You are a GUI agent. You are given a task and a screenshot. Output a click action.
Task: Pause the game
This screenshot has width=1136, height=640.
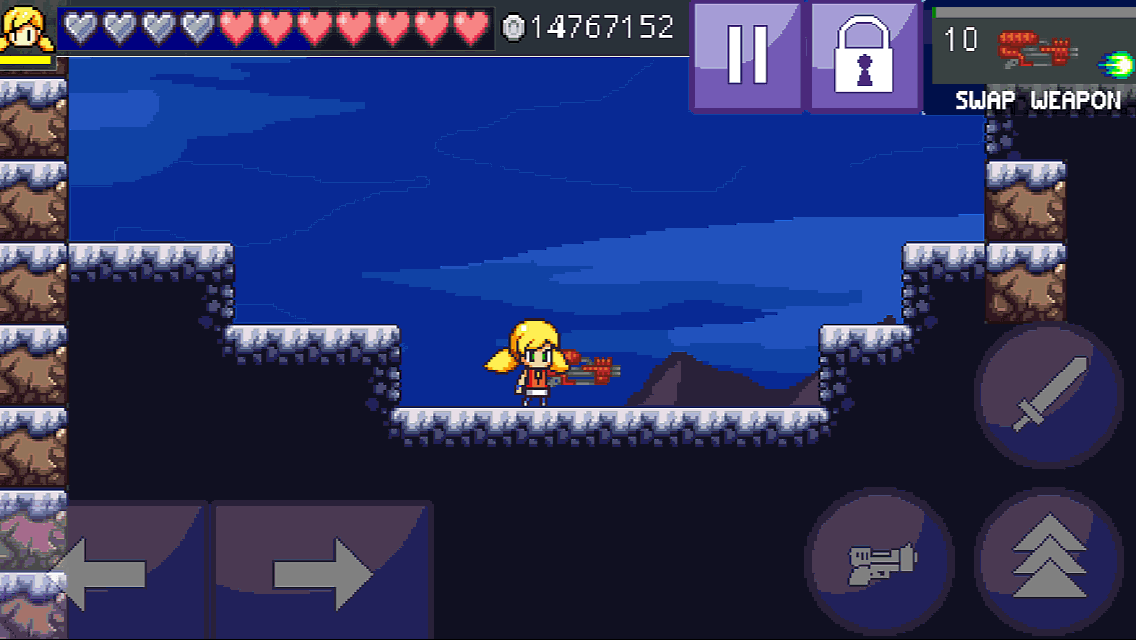point(746,55)
